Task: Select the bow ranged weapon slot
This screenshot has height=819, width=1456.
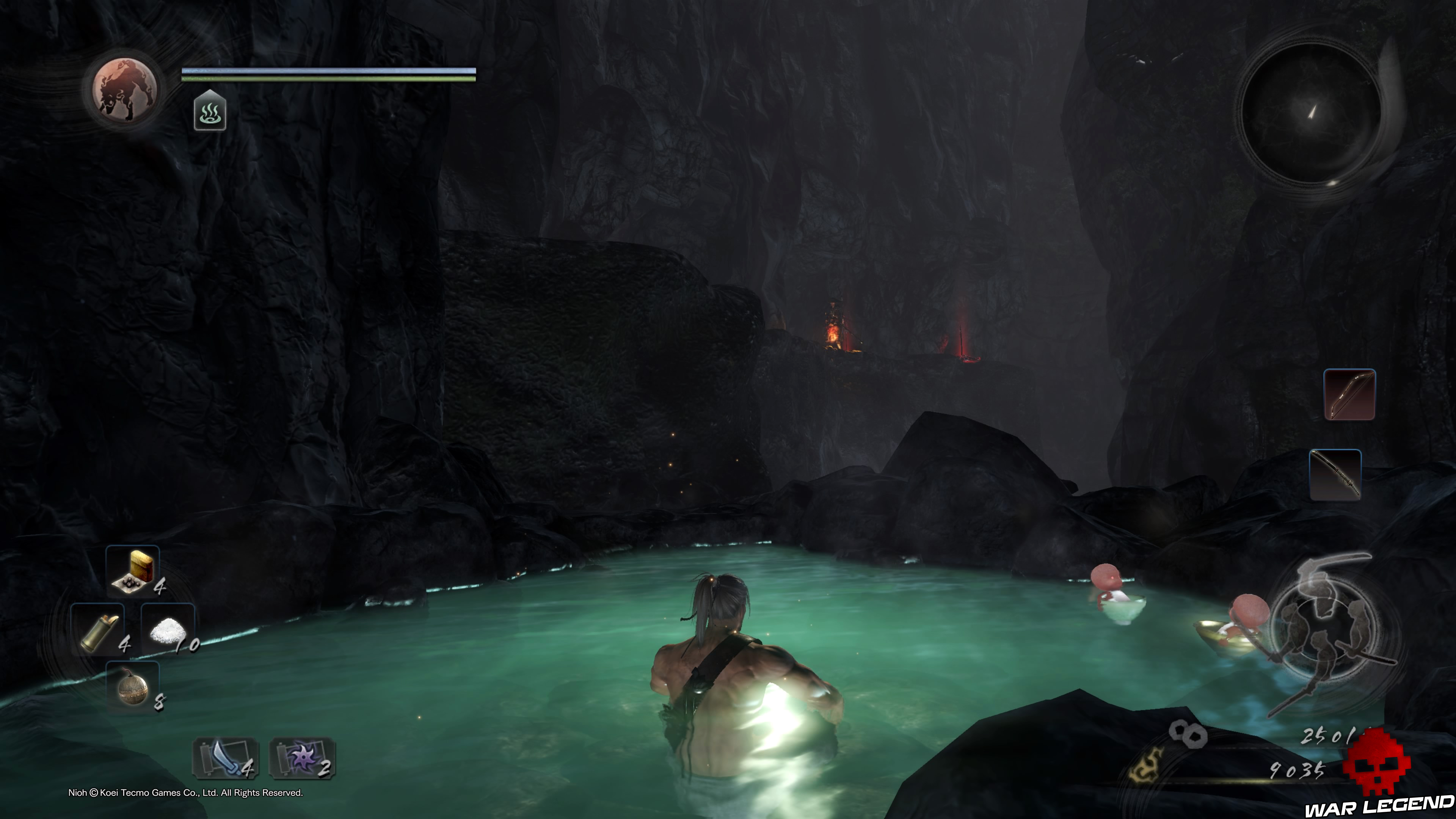Action: coord(1349,394)
